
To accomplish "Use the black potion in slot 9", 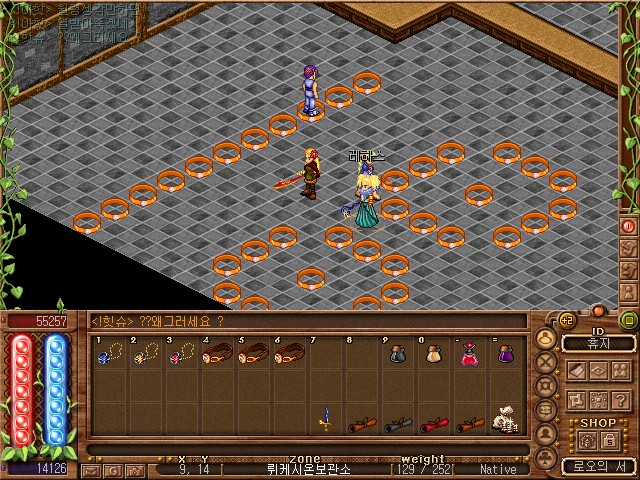I will tap(397, 354).
